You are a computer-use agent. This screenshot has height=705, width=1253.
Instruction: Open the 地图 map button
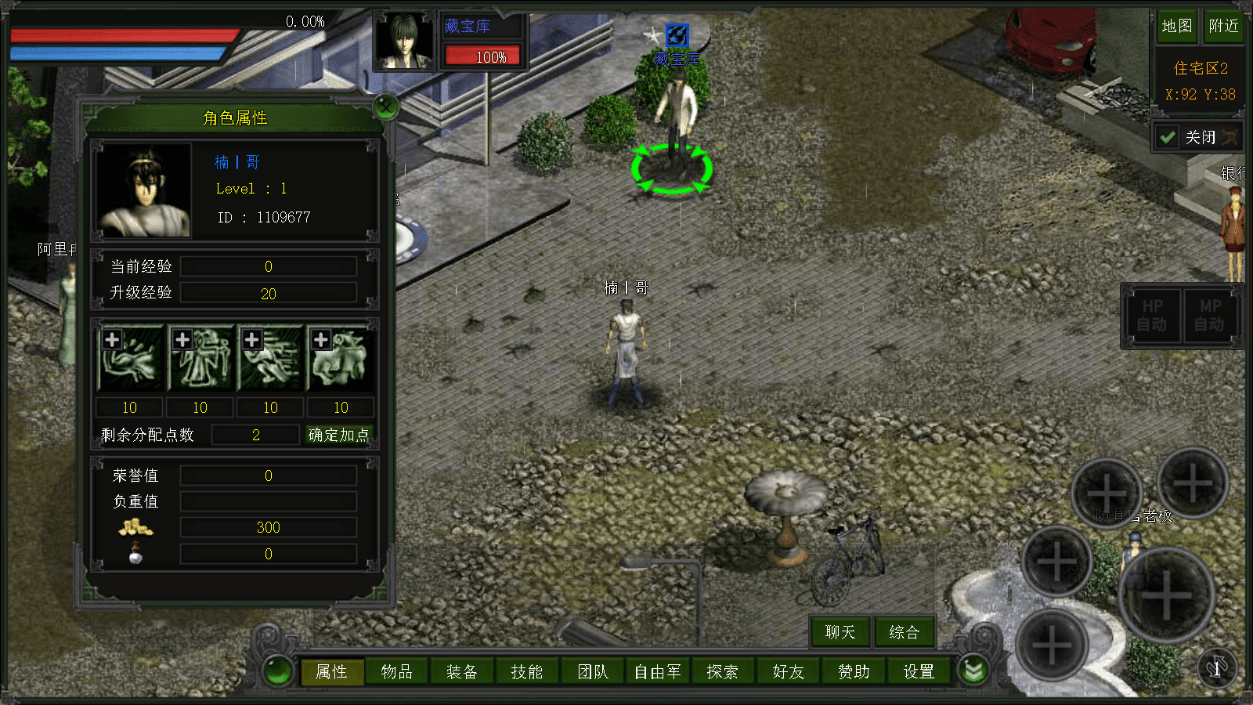coord(1177,27)
